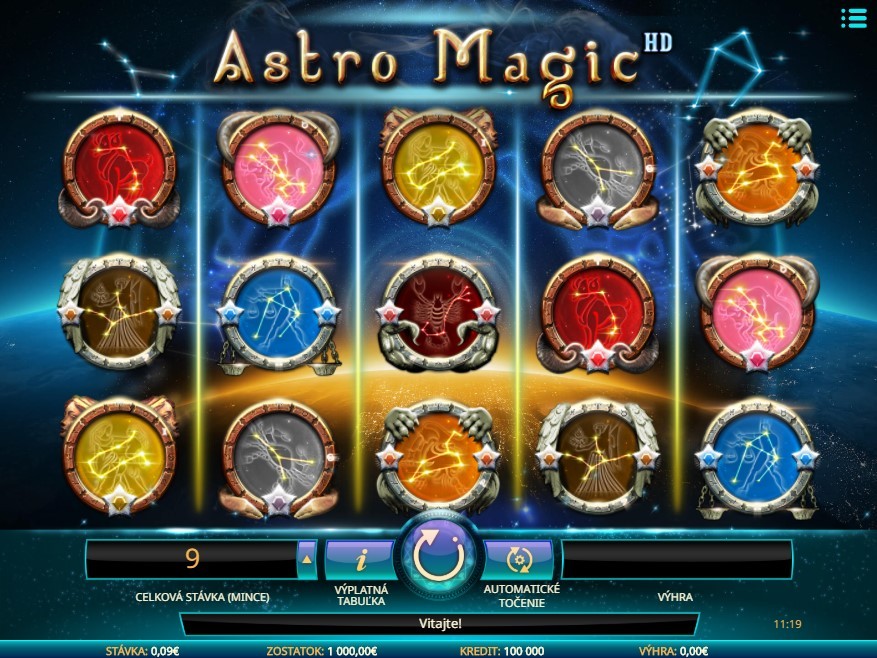Increase the total bet with the arrow
The height and width of the screenshot is (658, 877).
pyautogui.click(x=307, y=559)
